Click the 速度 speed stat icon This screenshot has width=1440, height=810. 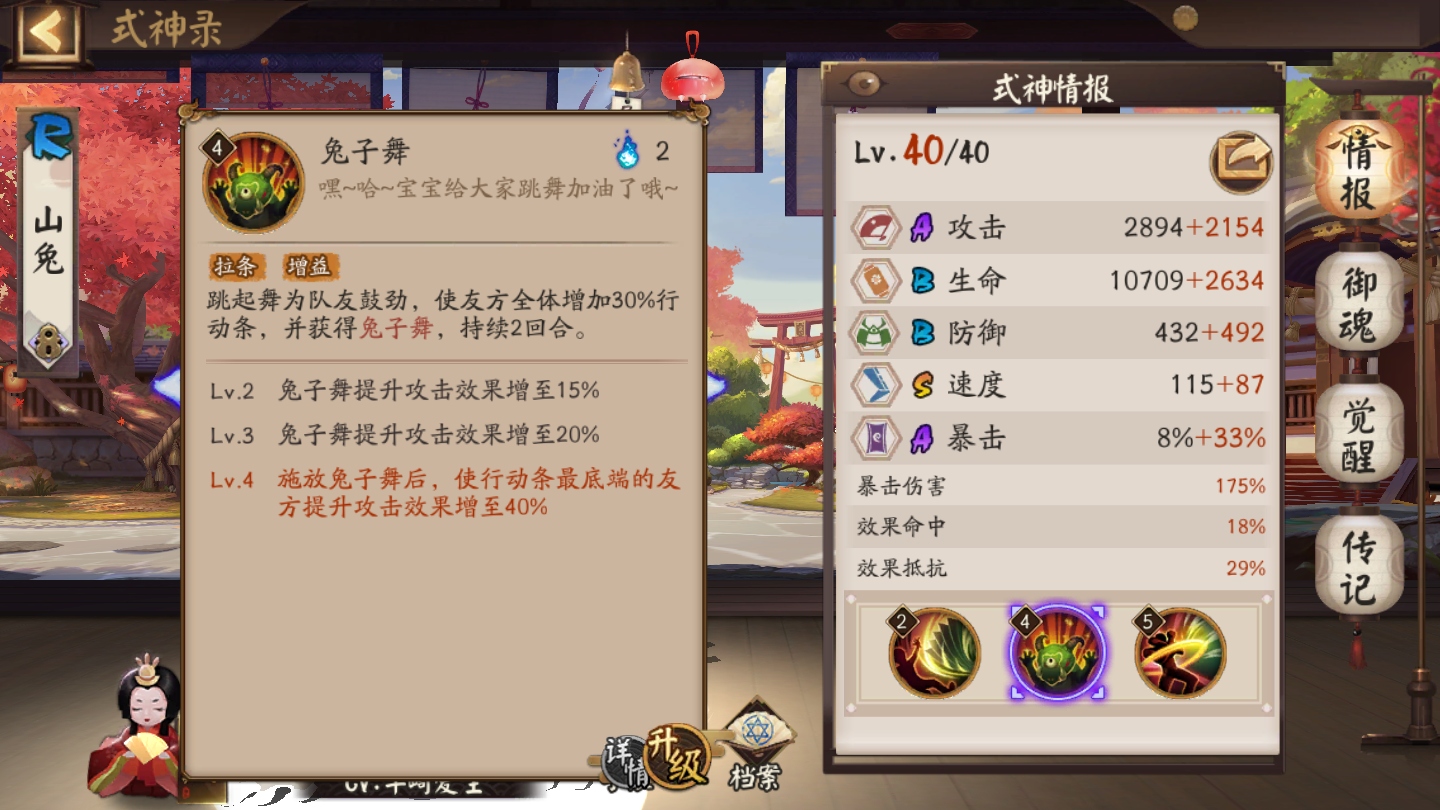click(x=877, y=385)
